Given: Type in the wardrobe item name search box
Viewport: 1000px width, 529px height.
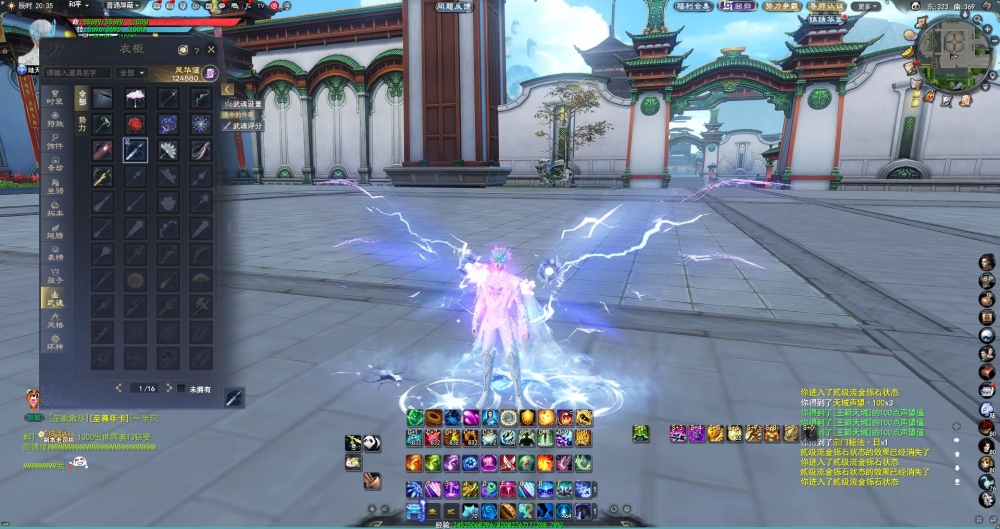Looking at the screenshot, I should pos(77,73).
